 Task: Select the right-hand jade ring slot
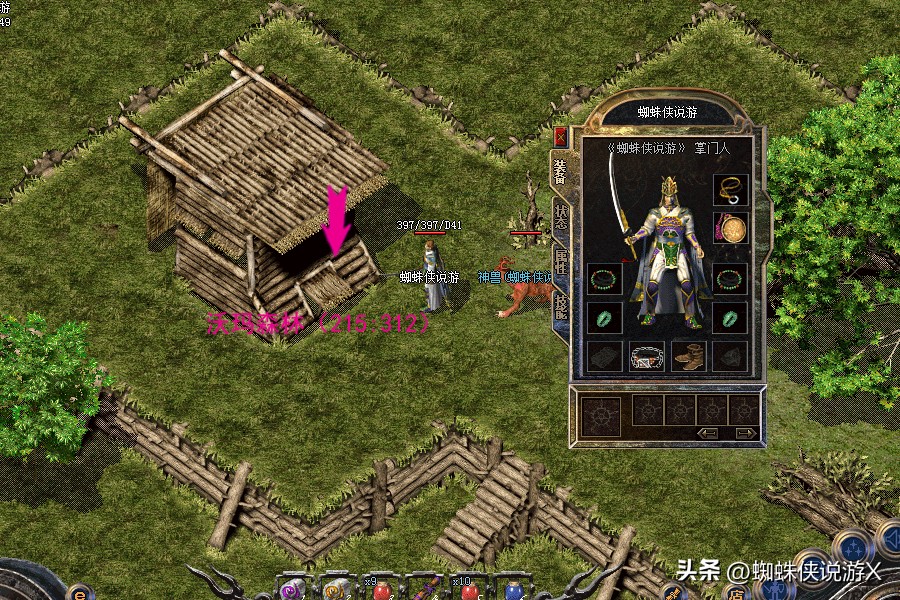tap(731, 318)
